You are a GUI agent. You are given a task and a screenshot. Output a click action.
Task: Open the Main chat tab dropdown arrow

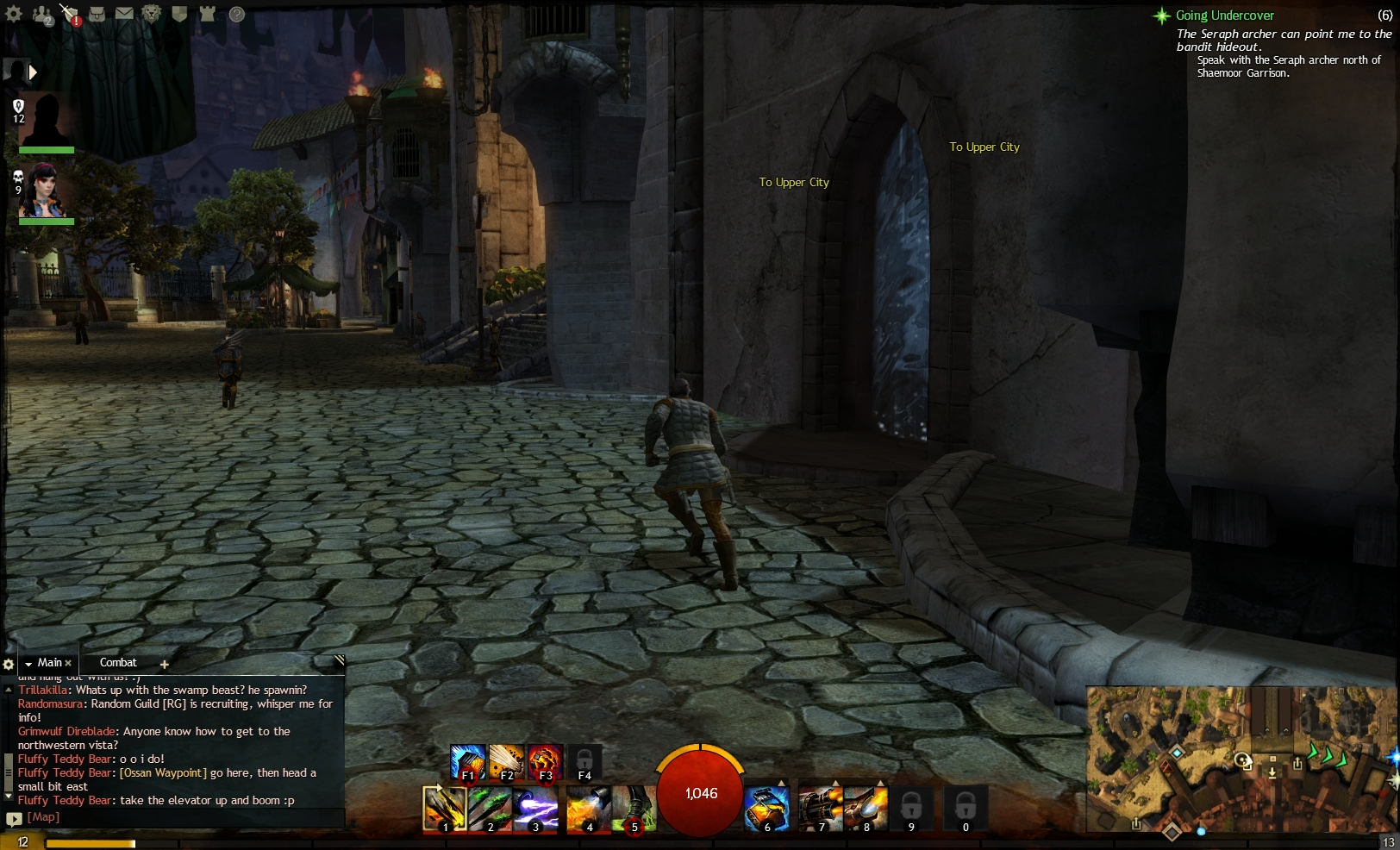click(28, 662)
